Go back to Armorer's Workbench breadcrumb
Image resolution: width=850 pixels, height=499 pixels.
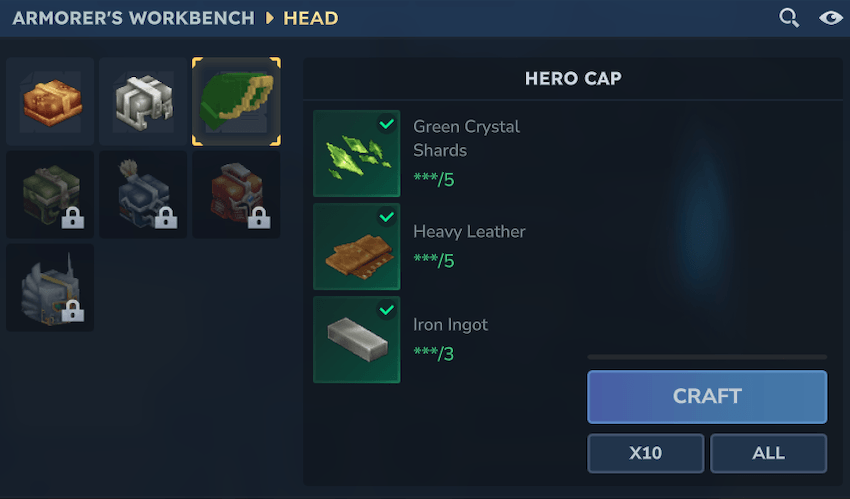point(132,18)
